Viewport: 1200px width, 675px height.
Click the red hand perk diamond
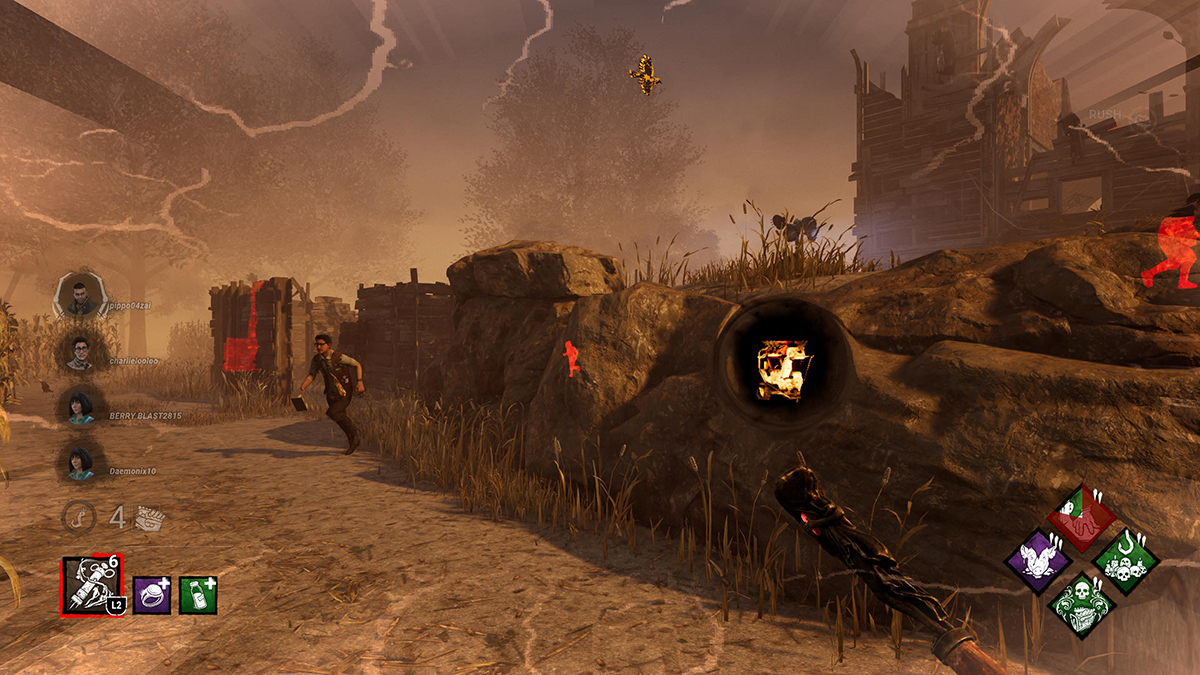(x=1082, y=517)
